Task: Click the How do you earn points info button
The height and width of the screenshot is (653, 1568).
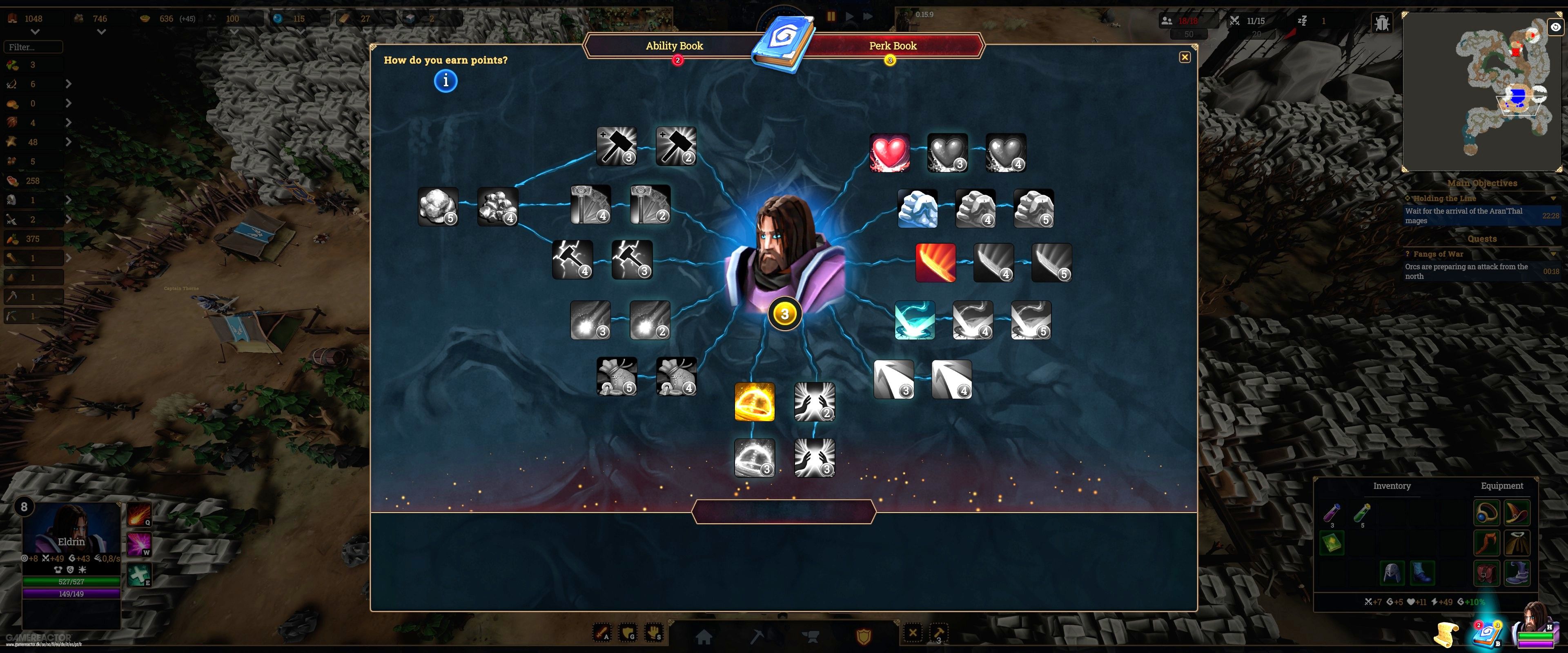Action: tap(445, 80)
